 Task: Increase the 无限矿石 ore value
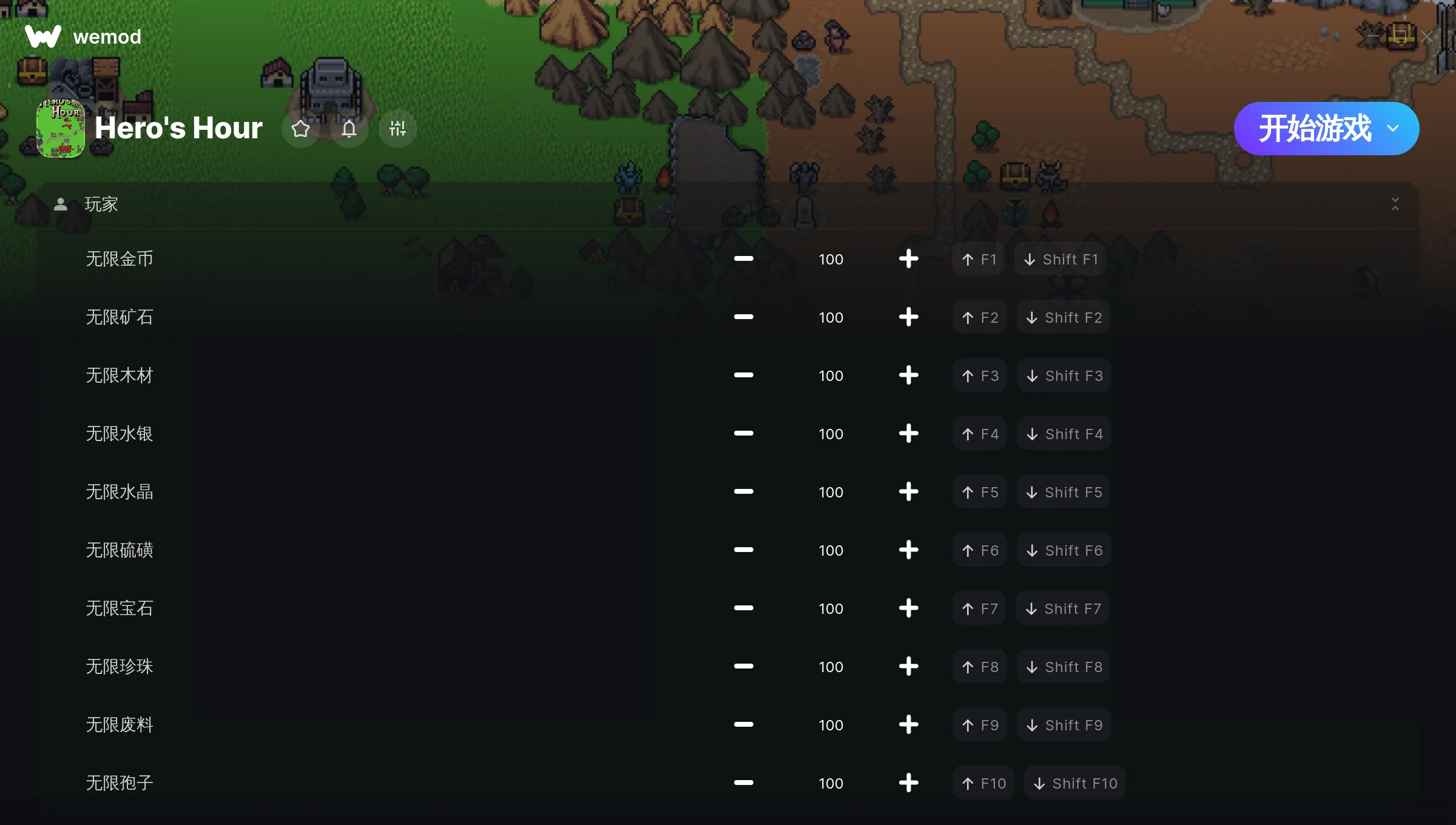click(908, 317)
